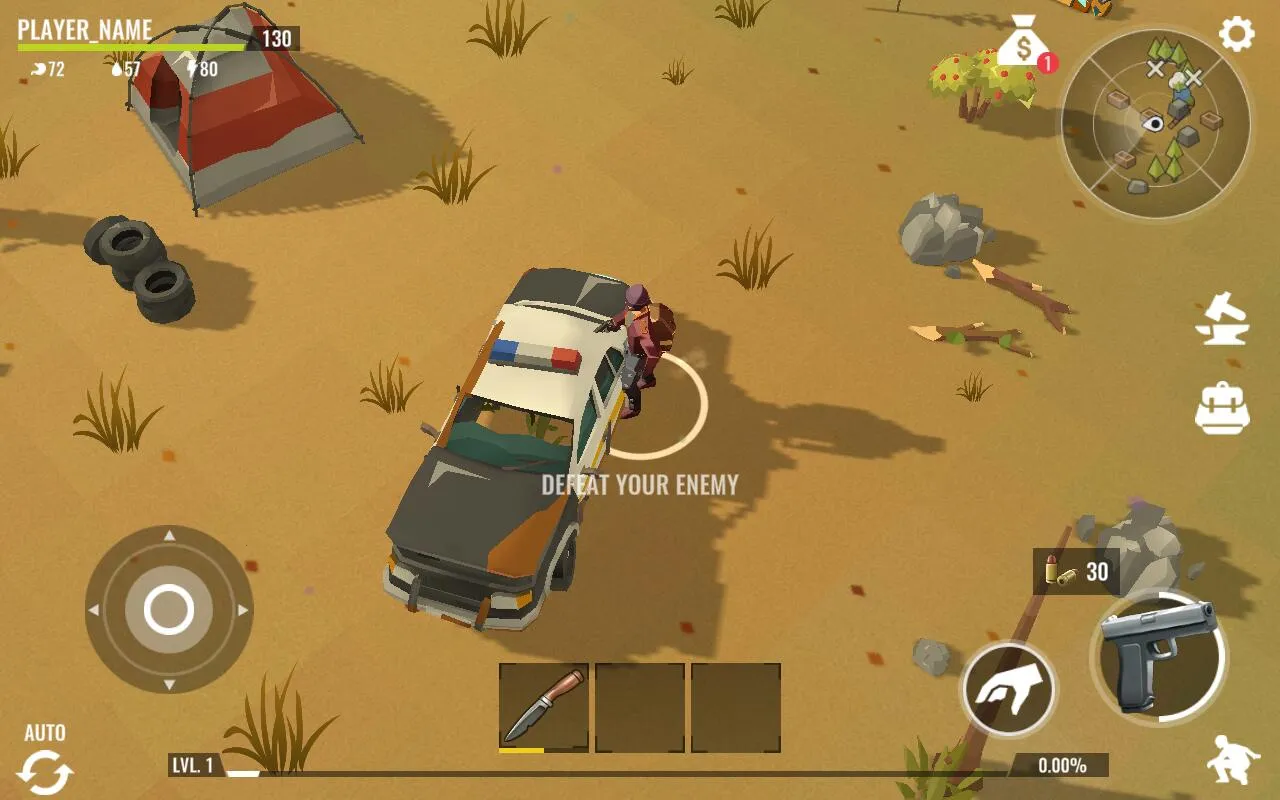Select the knife hotbar slot
The image size is (1280, 800).
point(543,707)
